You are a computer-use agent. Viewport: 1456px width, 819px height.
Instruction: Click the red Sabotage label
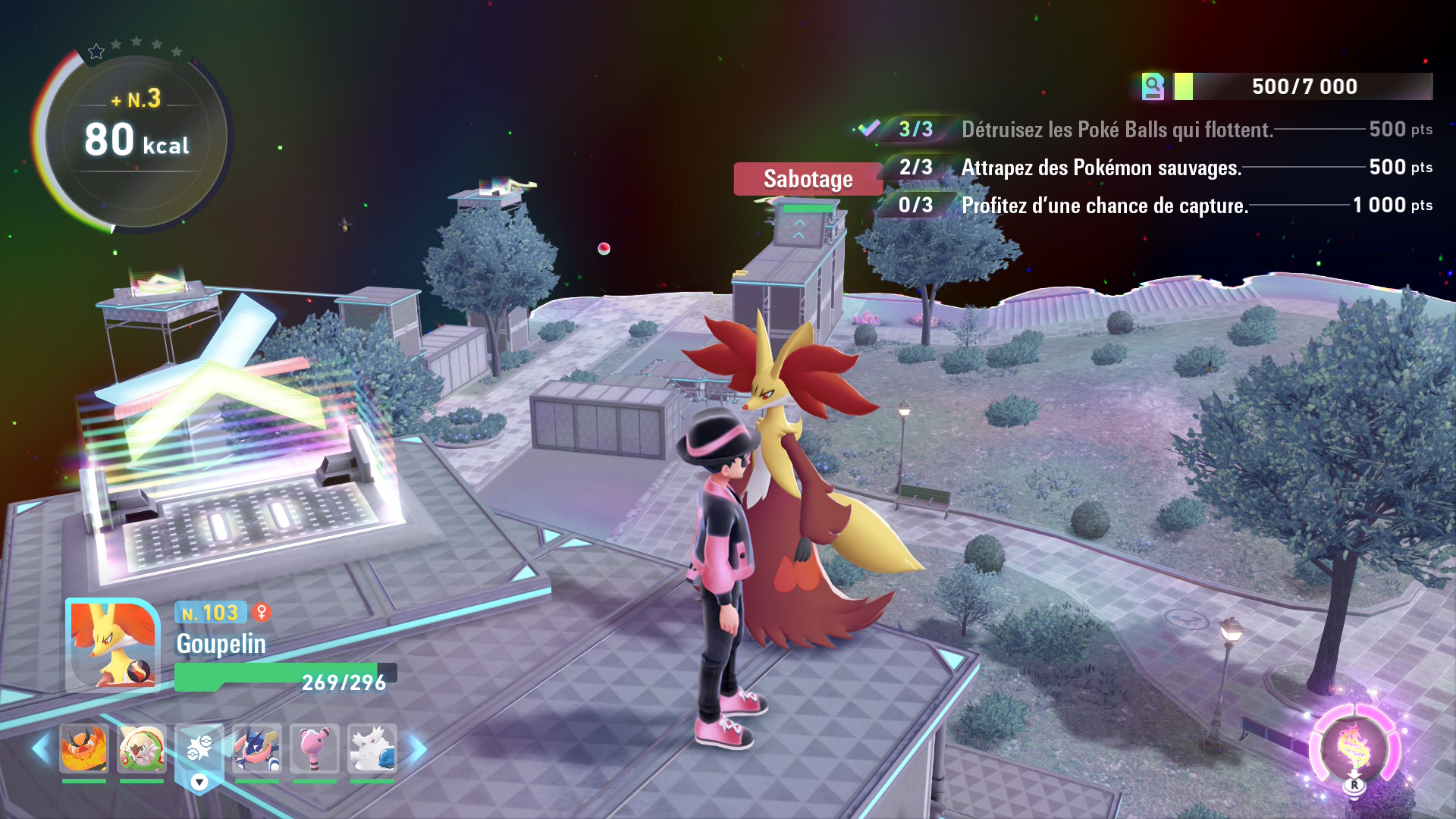808,179
